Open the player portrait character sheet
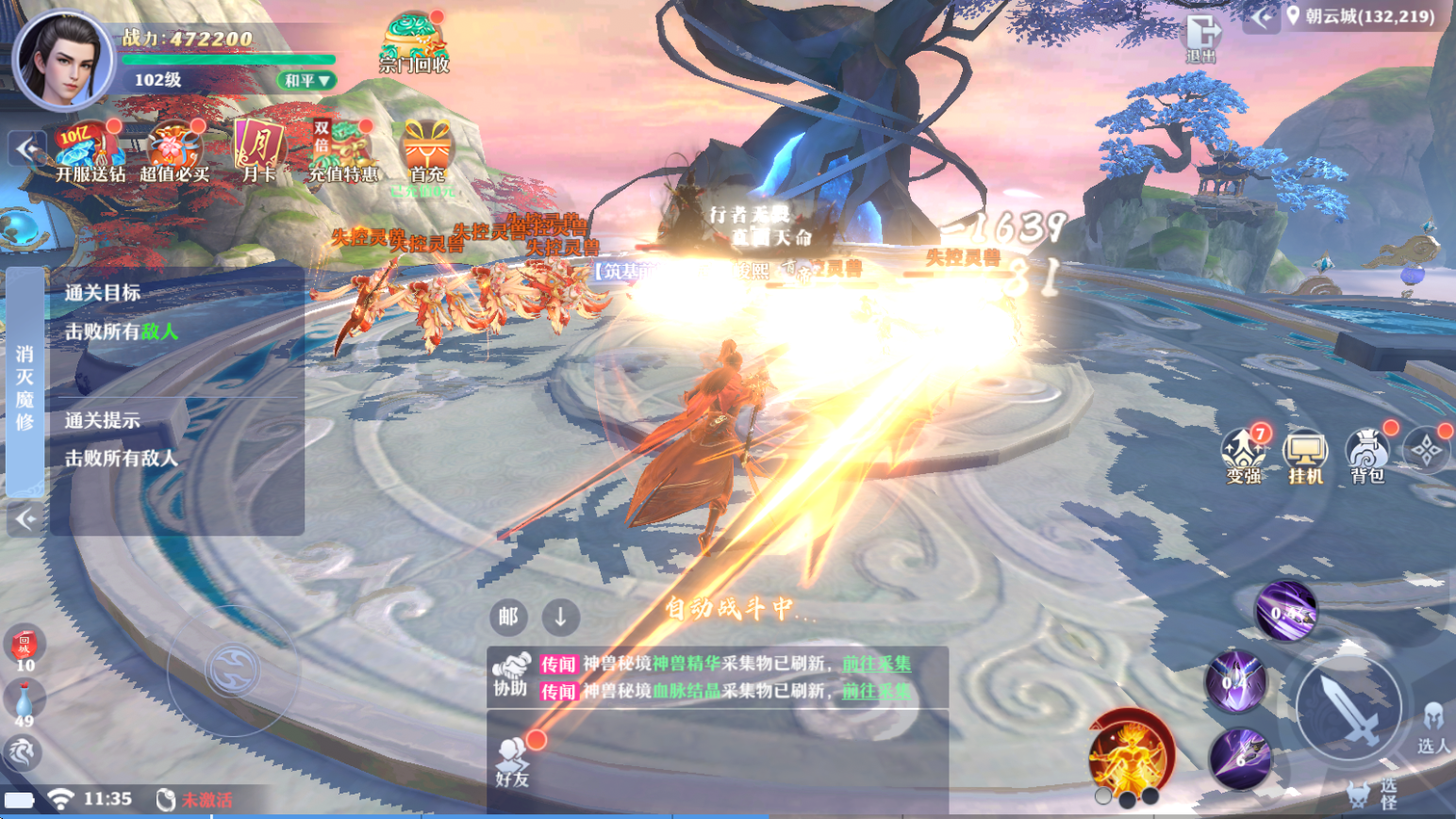Screen dimensions: 1456x819 (62, 58)
